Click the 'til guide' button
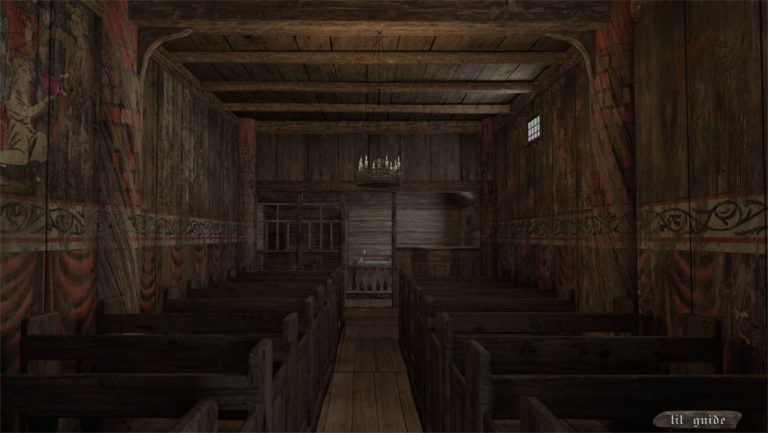This screenshot has width=768, height=433. pyautogui.click(x=697, y=418)
